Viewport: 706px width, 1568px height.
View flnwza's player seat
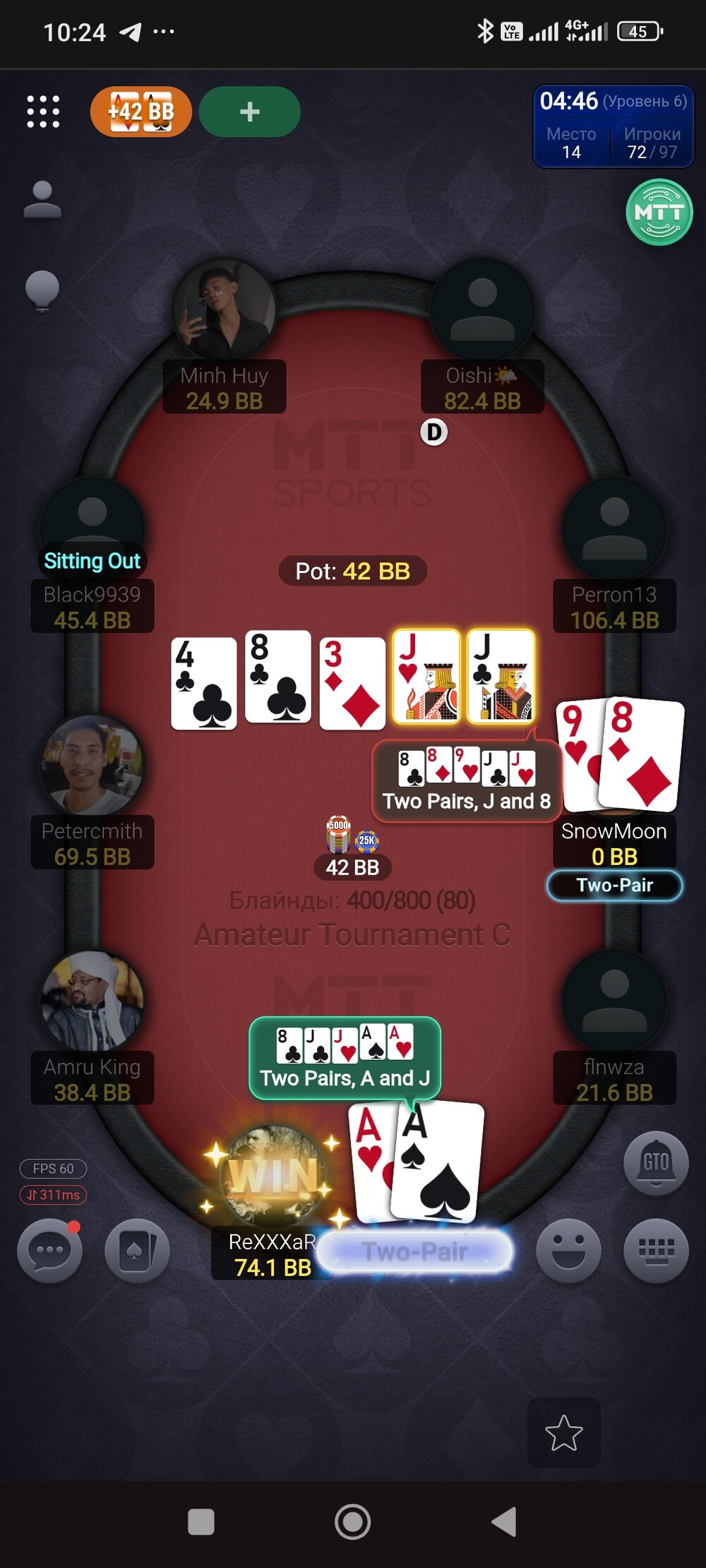click(x=614, y=1001)
